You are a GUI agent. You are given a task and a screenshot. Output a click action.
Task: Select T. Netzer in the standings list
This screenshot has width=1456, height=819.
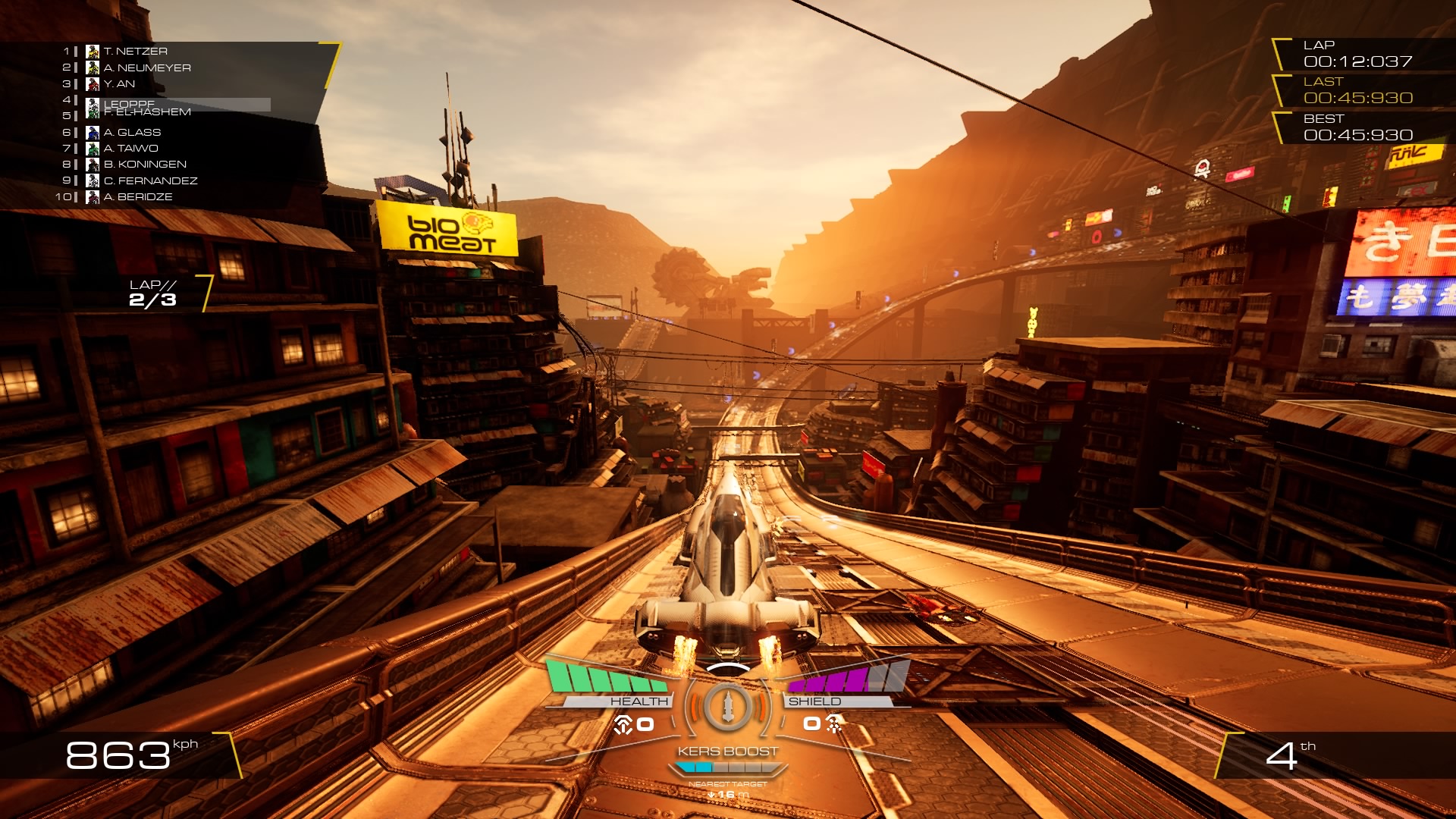point(135,52)
